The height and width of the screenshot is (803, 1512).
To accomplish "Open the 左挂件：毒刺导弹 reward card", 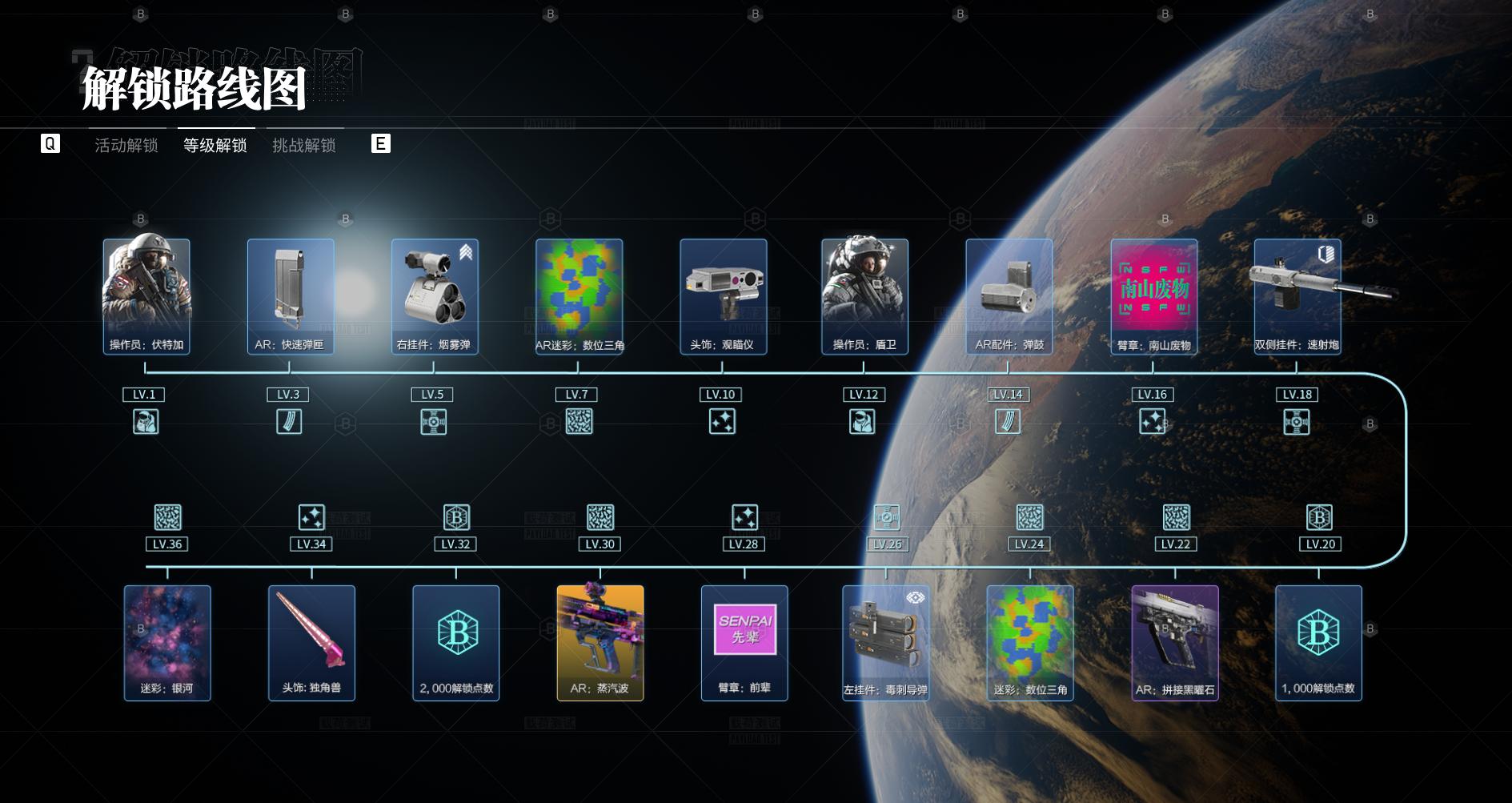I will (x=885, y=643).
